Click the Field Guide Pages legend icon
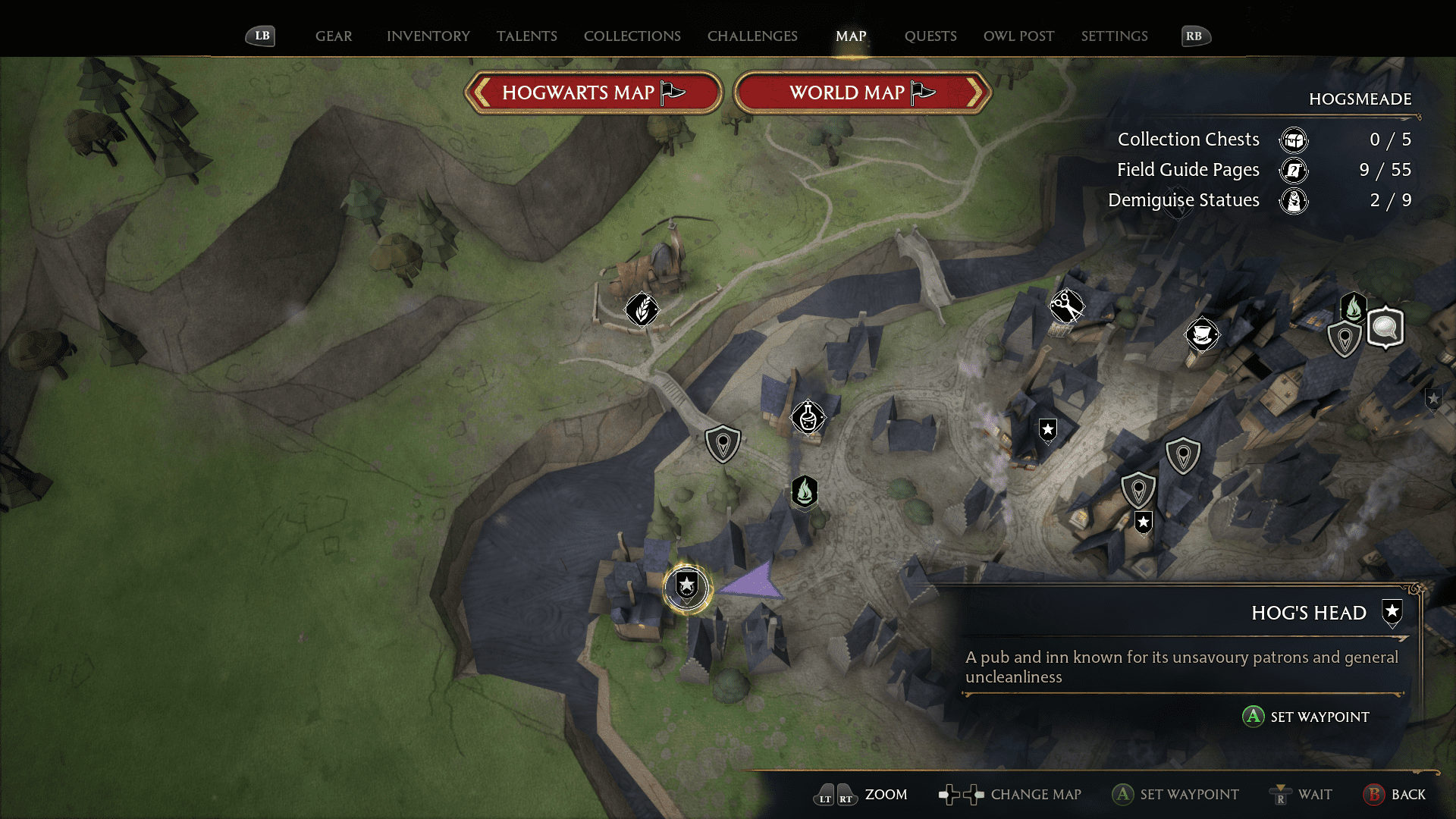1456x819 pixels. pyautogui.click(x=1293, y=171)
